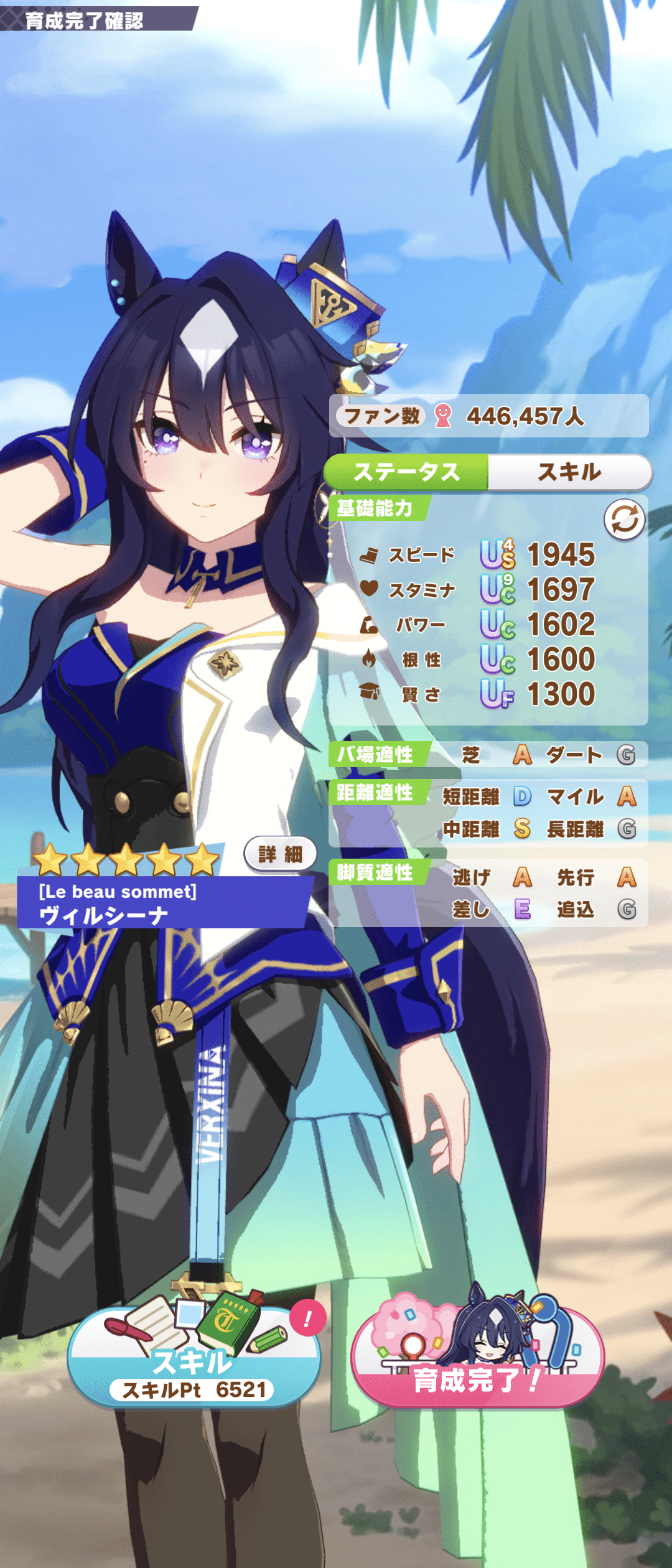Switch to the スキル tab
This screenshot has width=672, height=1568.
click(x=569, y=472)
